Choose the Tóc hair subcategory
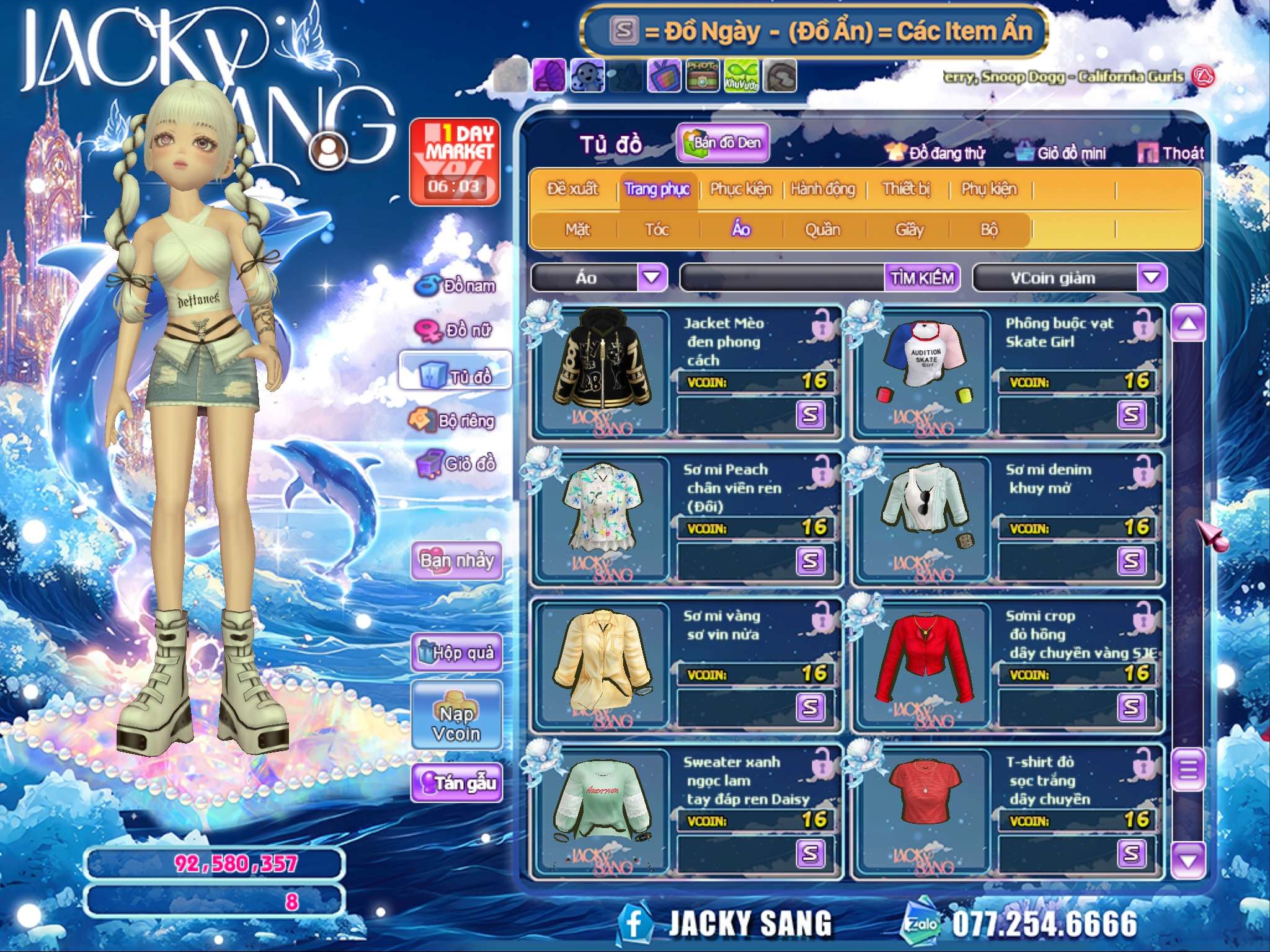Image resolution: width=1270 pixels, height=952 pixels. 657,230
